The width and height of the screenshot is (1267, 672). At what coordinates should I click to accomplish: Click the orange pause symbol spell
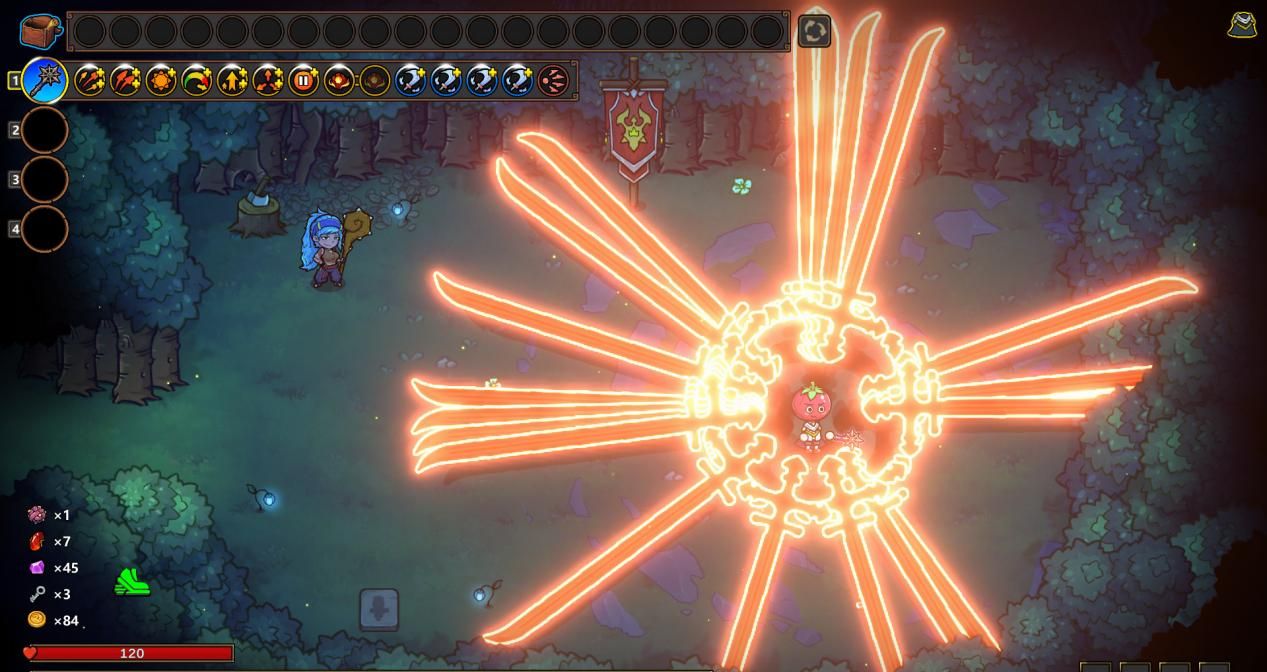coord(303,80)
